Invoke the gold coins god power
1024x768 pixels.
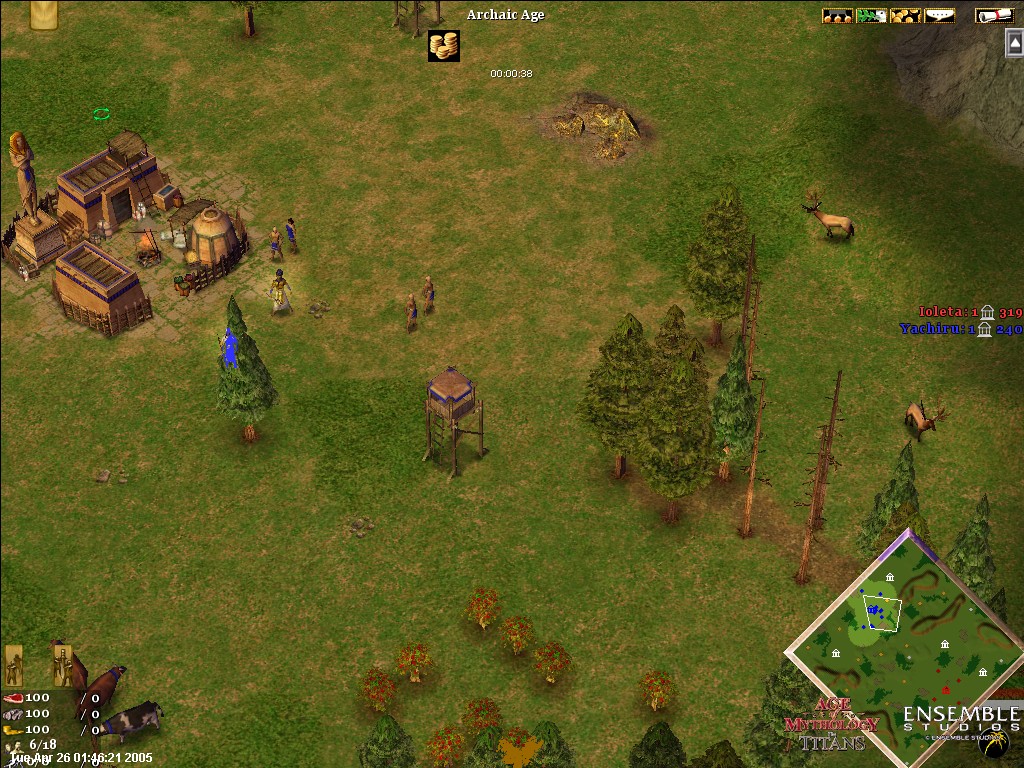[443, 45]
